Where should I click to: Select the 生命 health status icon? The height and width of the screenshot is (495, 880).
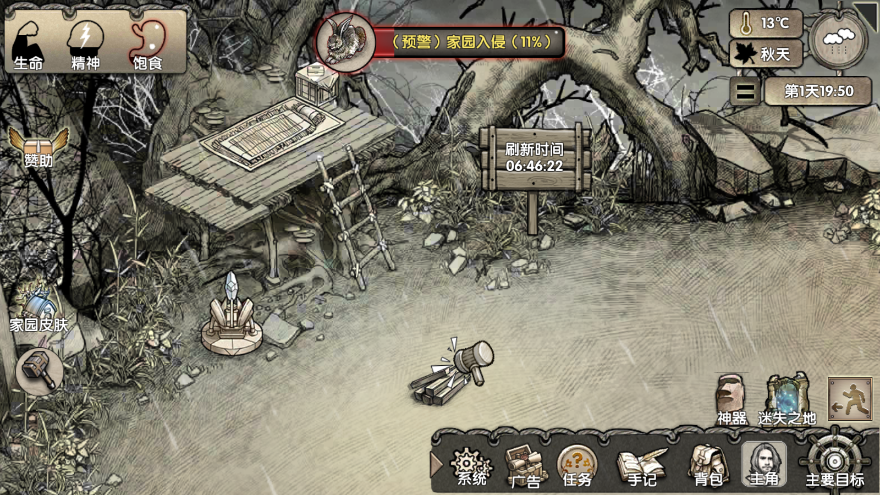tap(29, 44)
